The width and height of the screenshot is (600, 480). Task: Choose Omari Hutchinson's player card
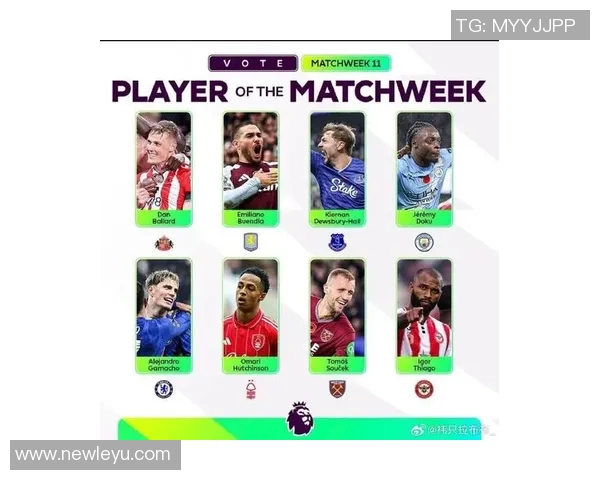click(x=250, y=315)
